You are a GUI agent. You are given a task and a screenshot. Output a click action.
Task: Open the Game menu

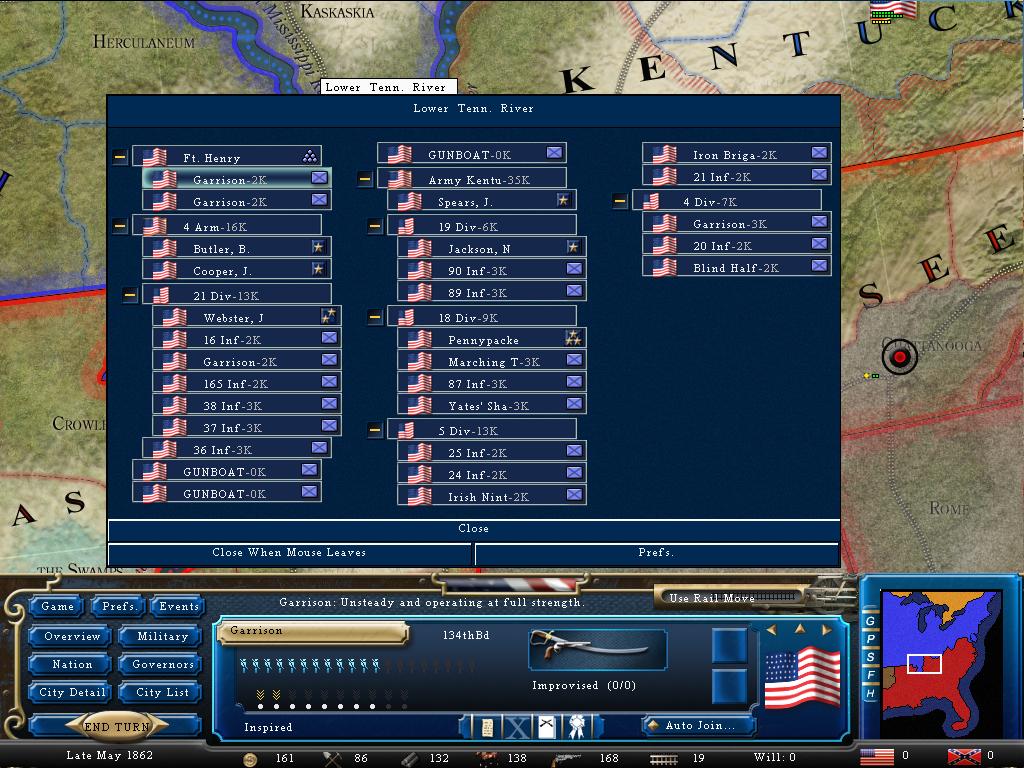(x=57, y=607)
